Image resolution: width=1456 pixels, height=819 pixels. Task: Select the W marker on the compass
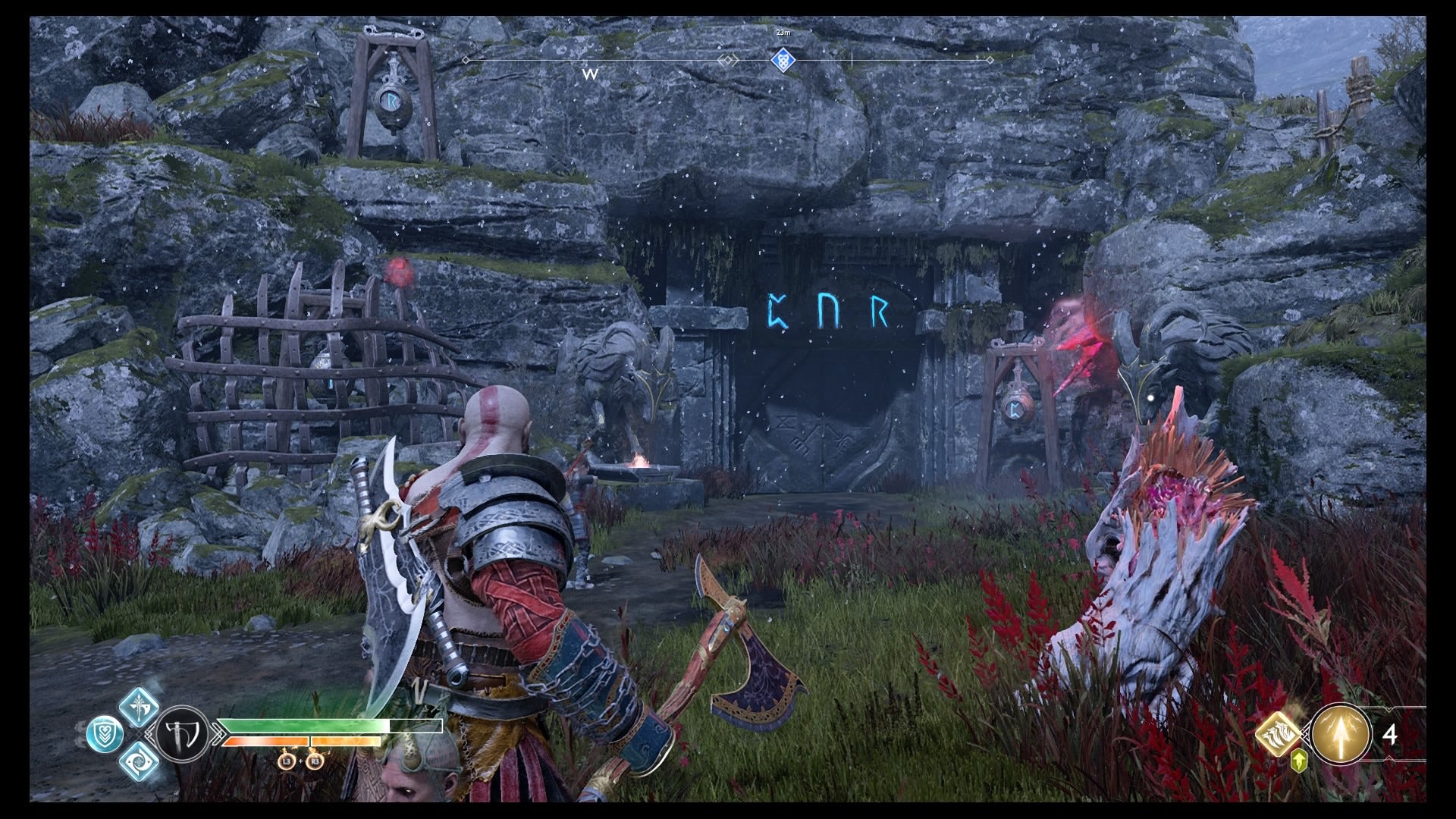point(589,74)
